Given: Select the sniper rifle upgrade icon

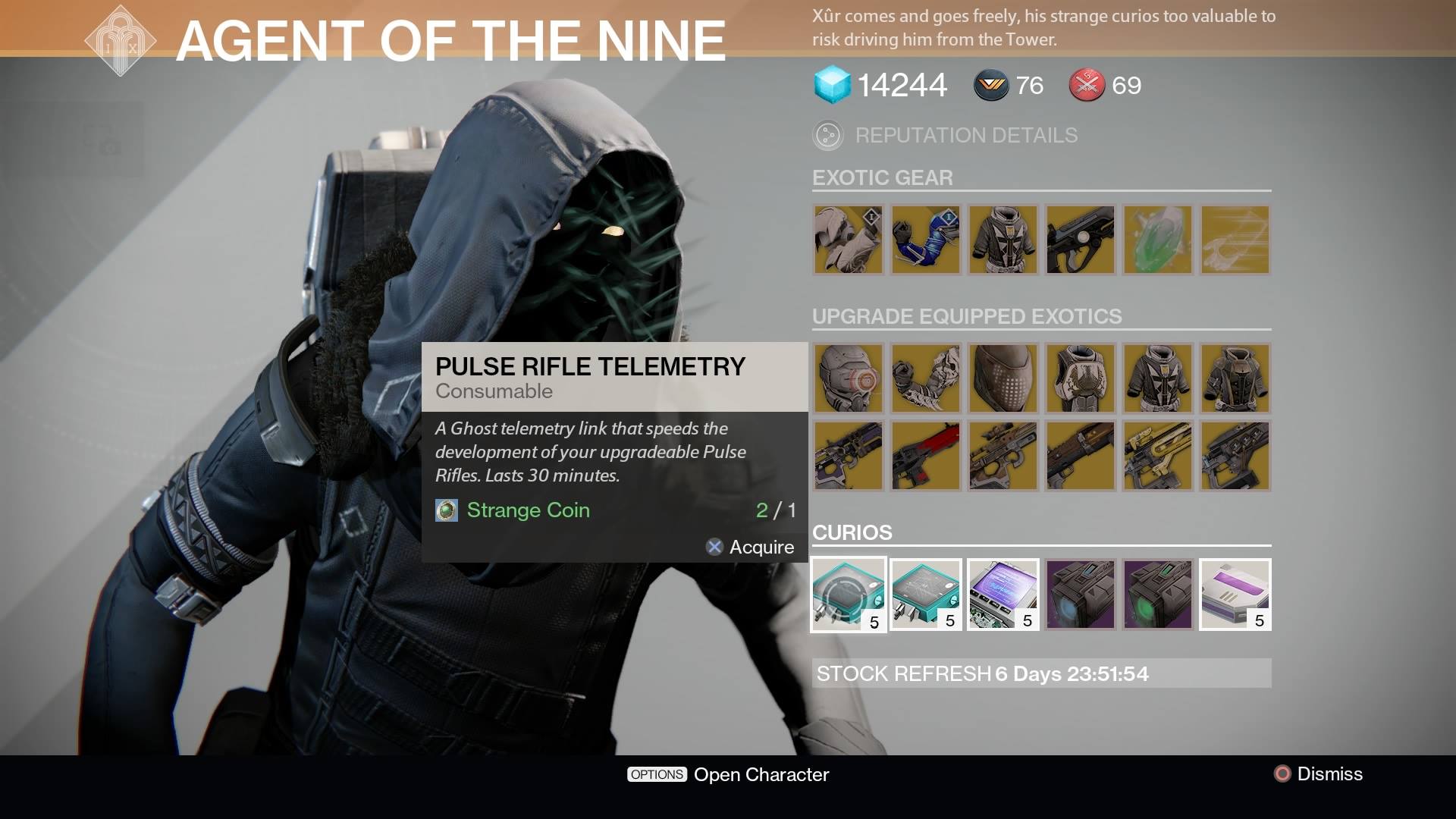Looking at the screenshot, I should click(1003, 456).
